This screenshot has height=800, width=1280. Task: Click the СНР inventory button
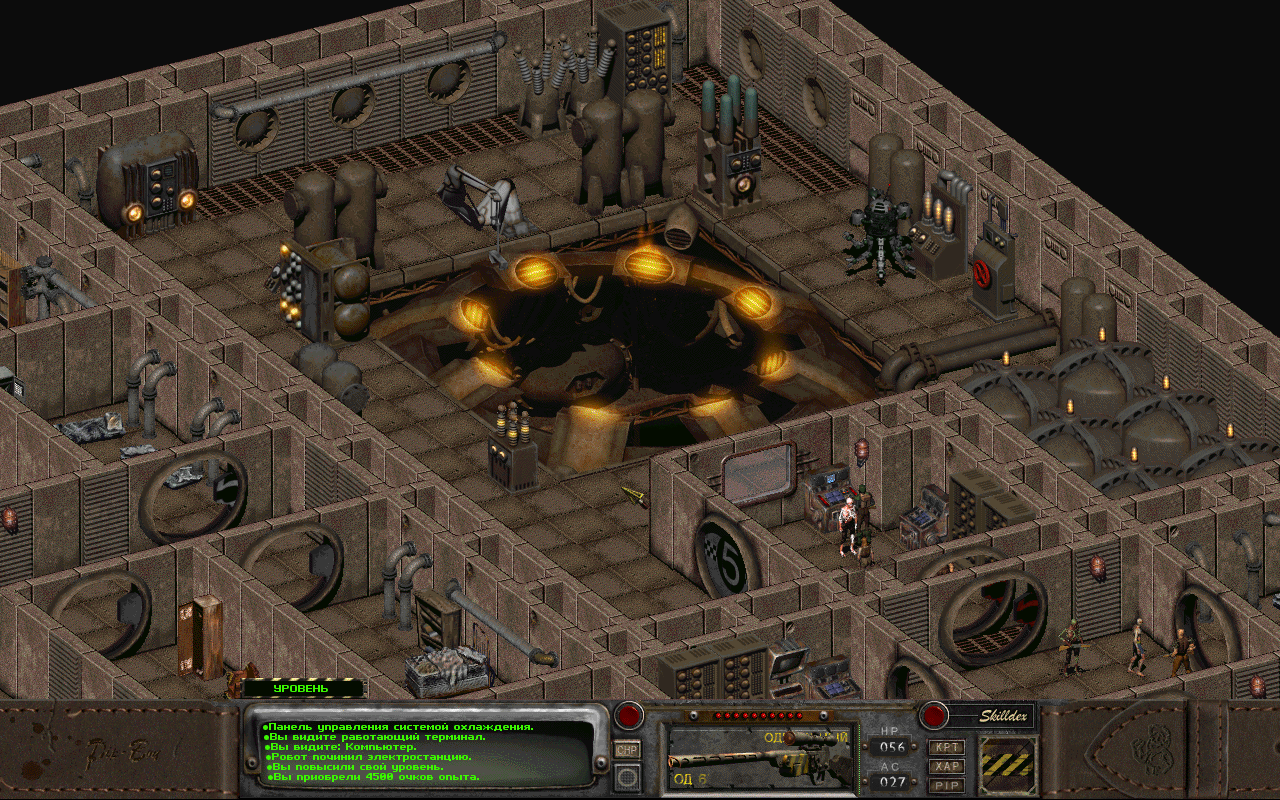click(627, 750)
